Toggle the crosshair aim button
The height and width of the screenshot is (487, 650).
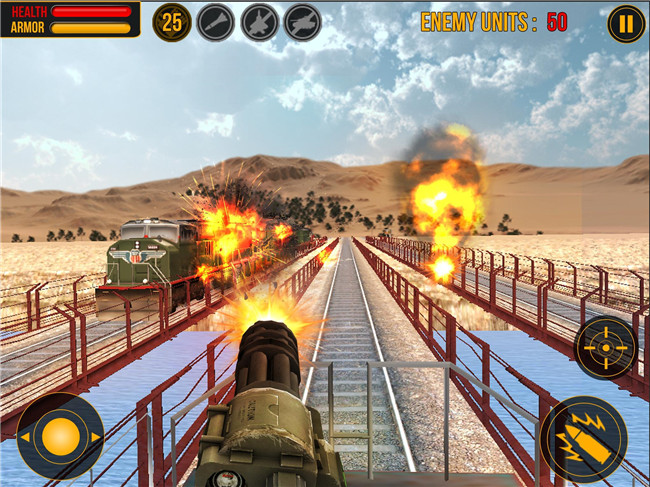[605, 348]
